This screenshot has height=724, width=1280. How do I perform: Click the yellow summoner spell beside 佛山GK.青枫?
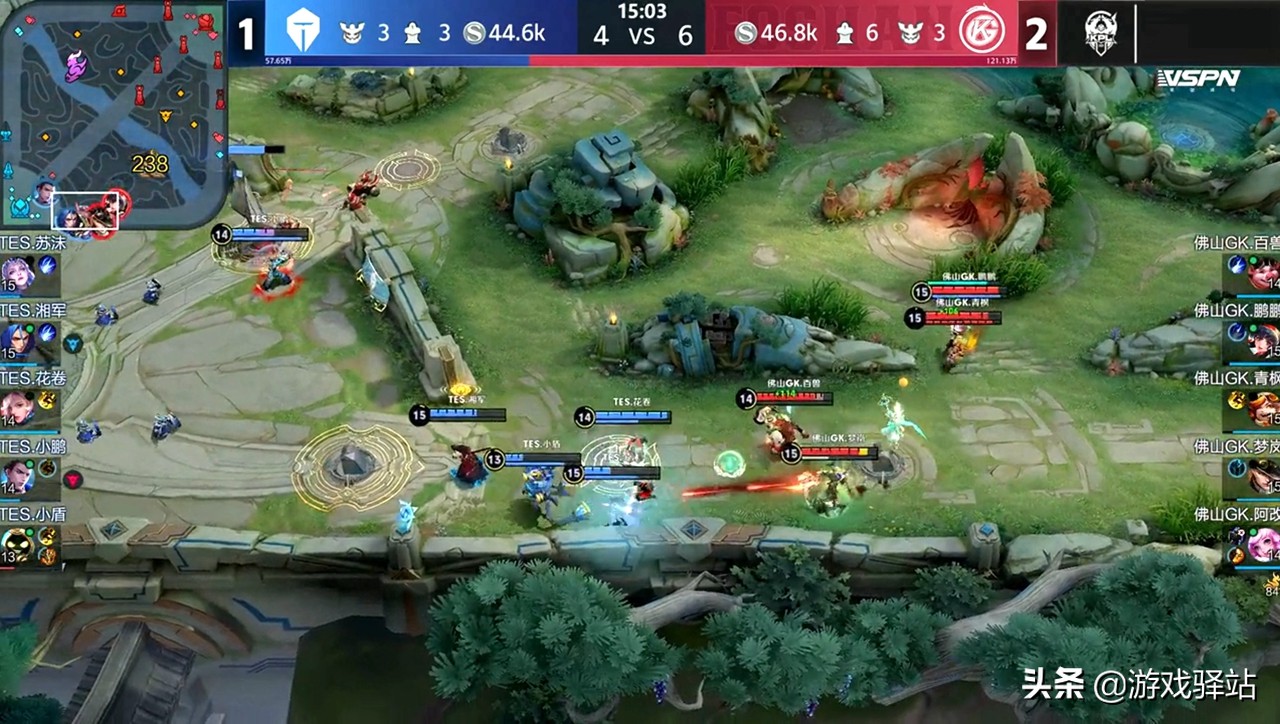point(1237,400)
